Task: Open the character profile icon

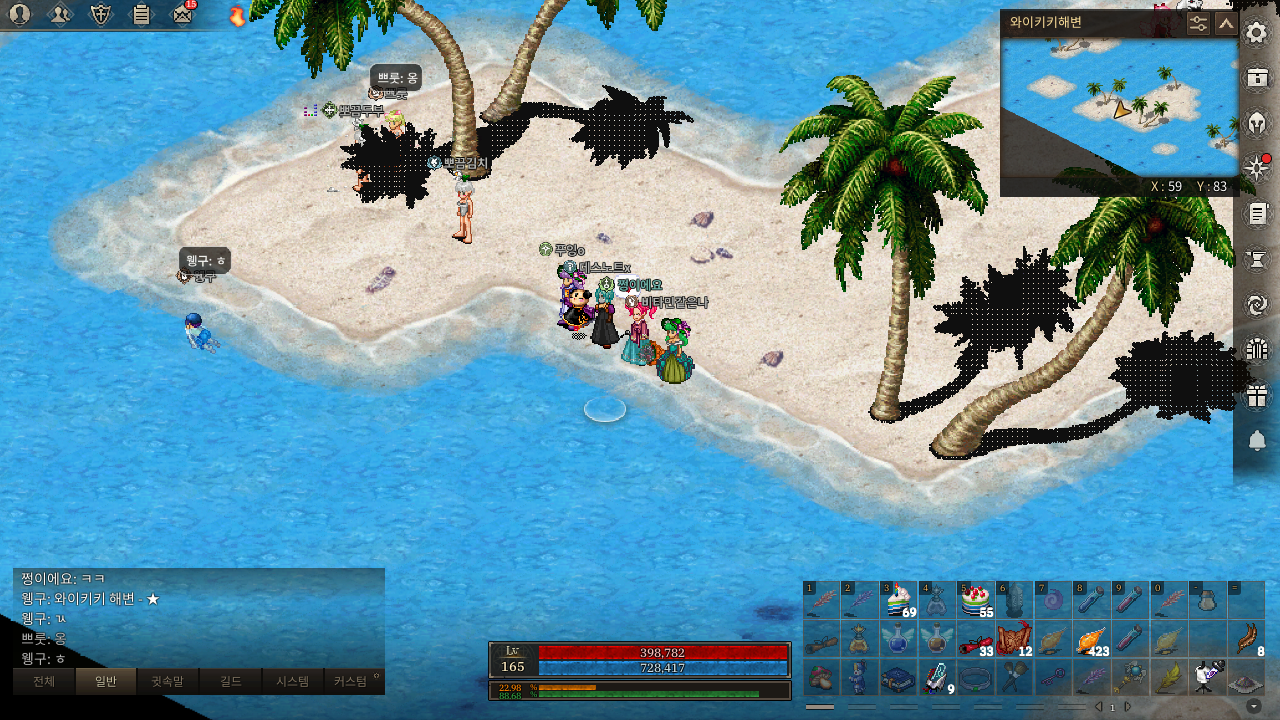Action: 20,14
